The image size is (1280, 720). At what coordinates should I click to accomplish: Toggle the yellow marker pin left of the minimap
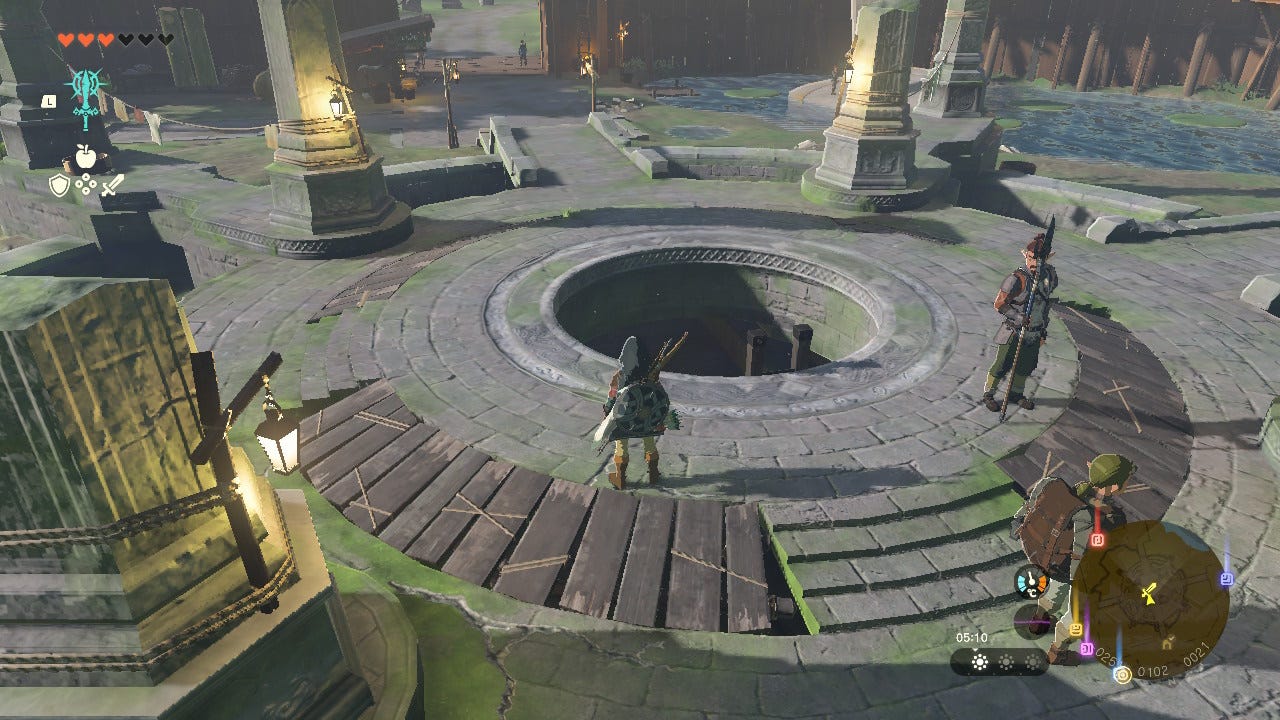(x=1075, y=630)
